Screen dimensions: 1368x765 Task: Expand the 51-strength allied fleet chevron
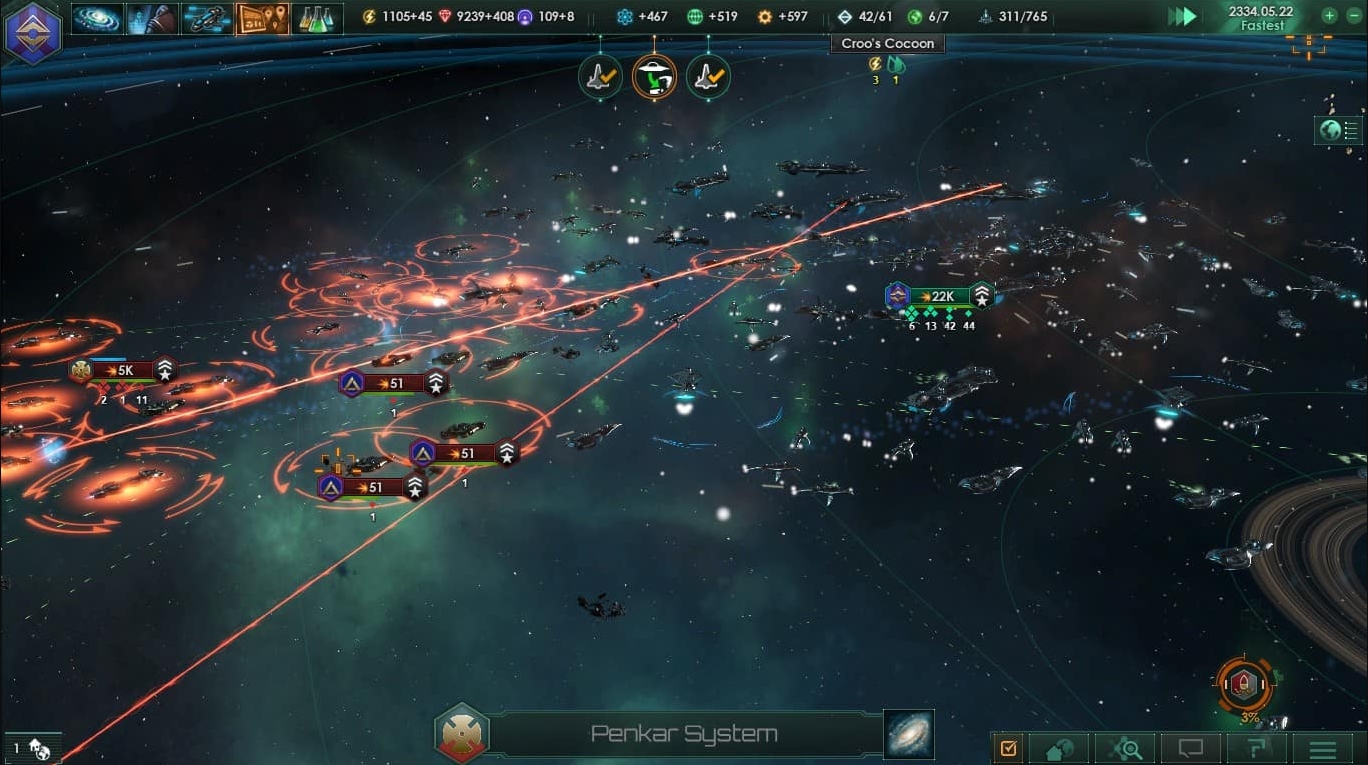(435, 382)
